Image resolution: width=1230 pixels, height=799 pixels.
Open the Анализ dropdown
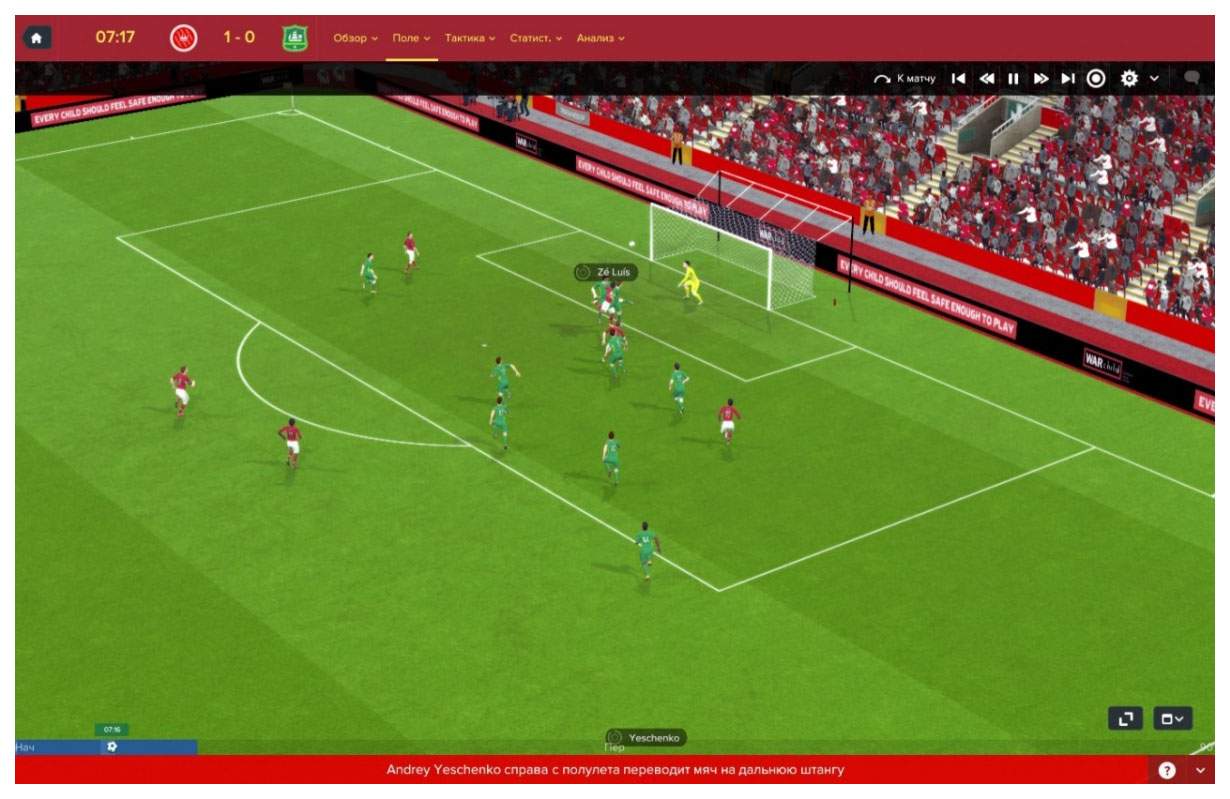click(600, 38)
